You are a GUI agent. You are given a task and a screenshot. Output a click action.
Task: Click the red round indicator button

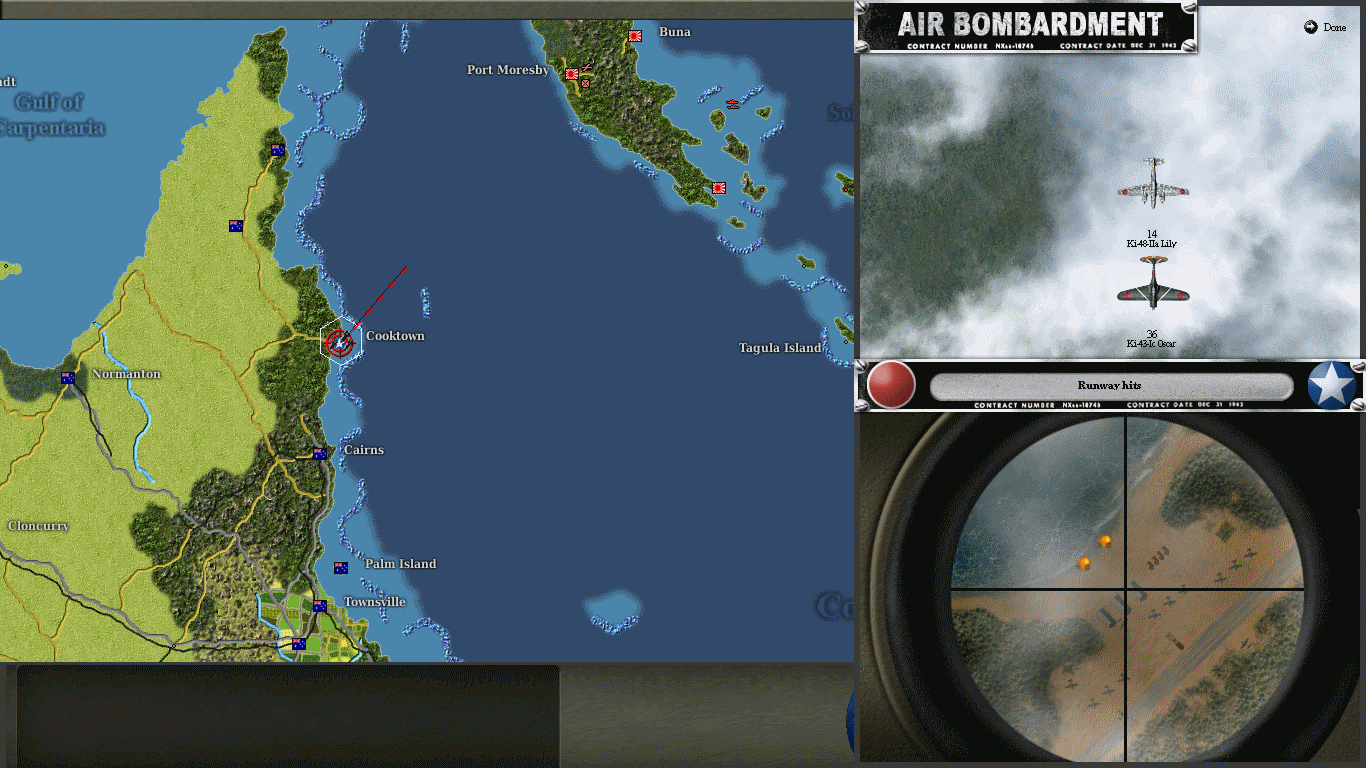click(889, 385)
